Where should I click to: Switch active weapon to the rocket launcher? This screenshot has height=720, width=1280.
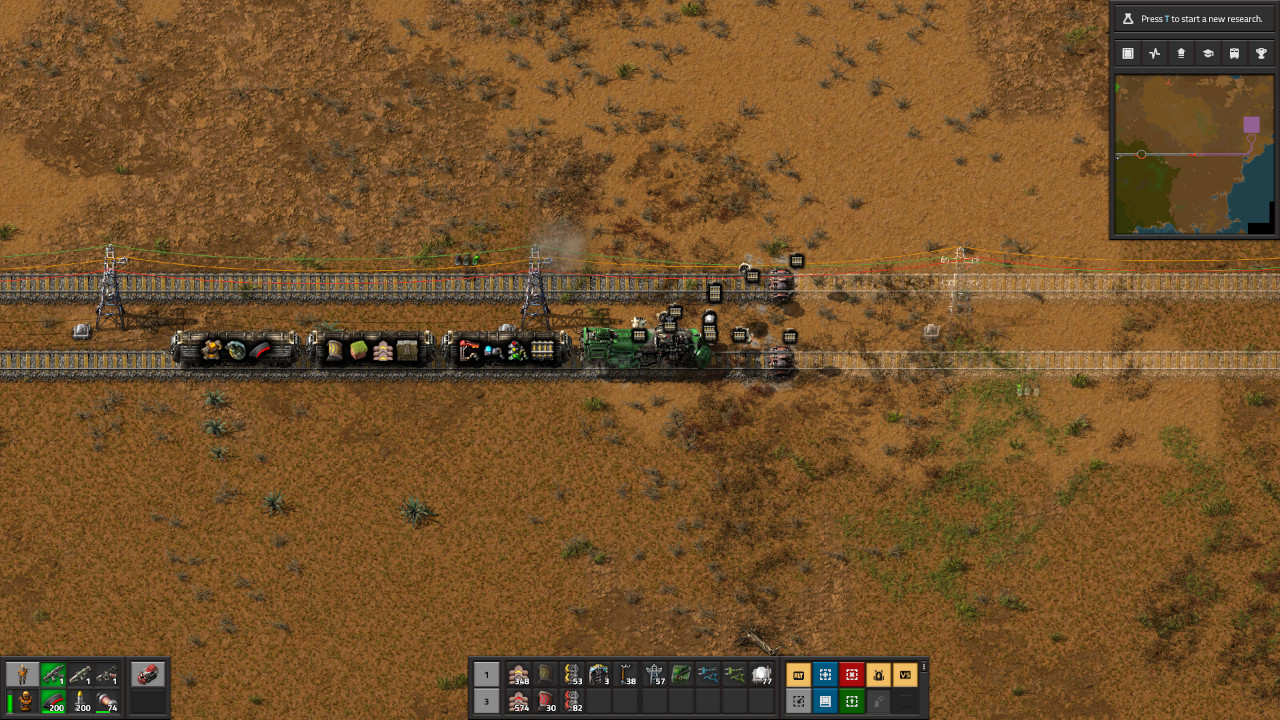pos(78,674)
